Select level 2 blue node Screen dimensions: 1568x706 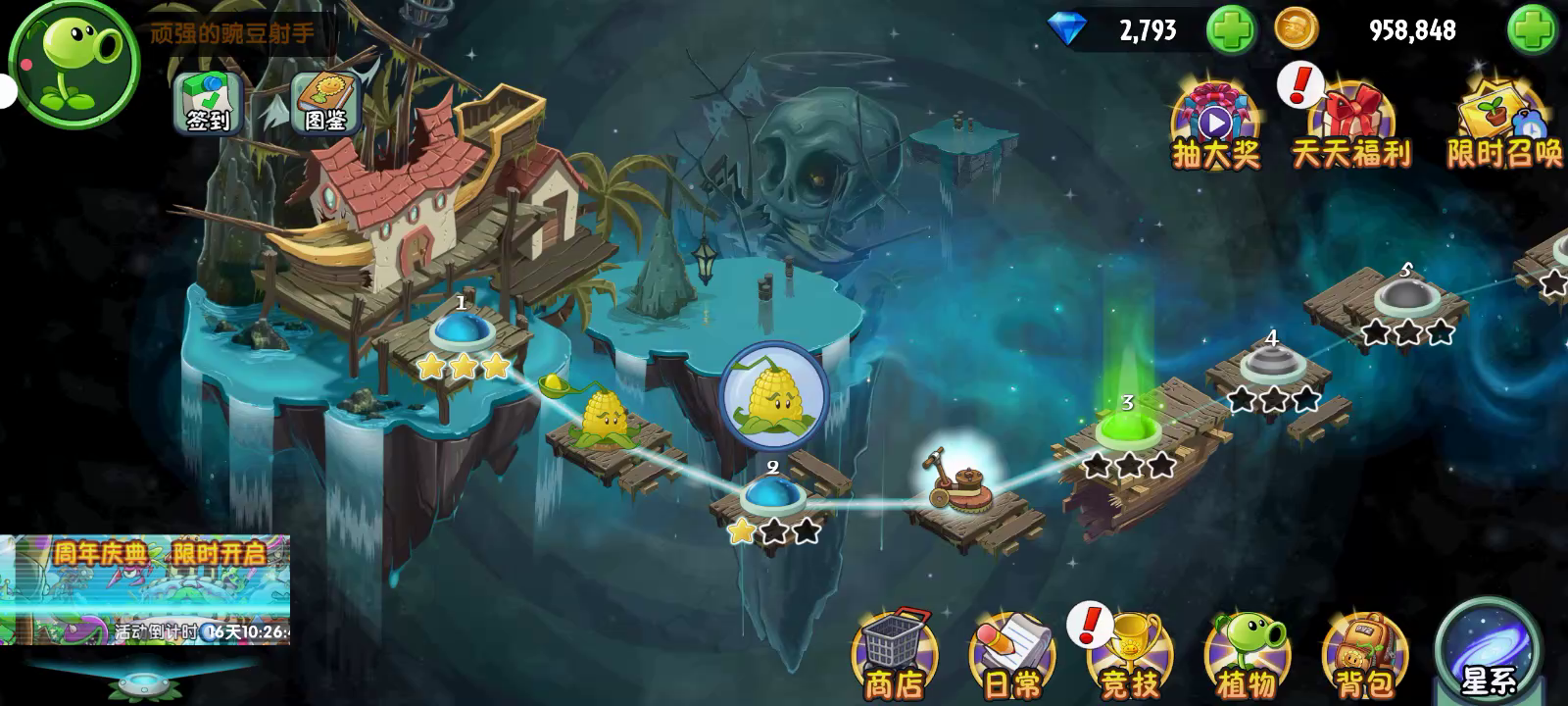pyautogui.click(x=773, y=494)
